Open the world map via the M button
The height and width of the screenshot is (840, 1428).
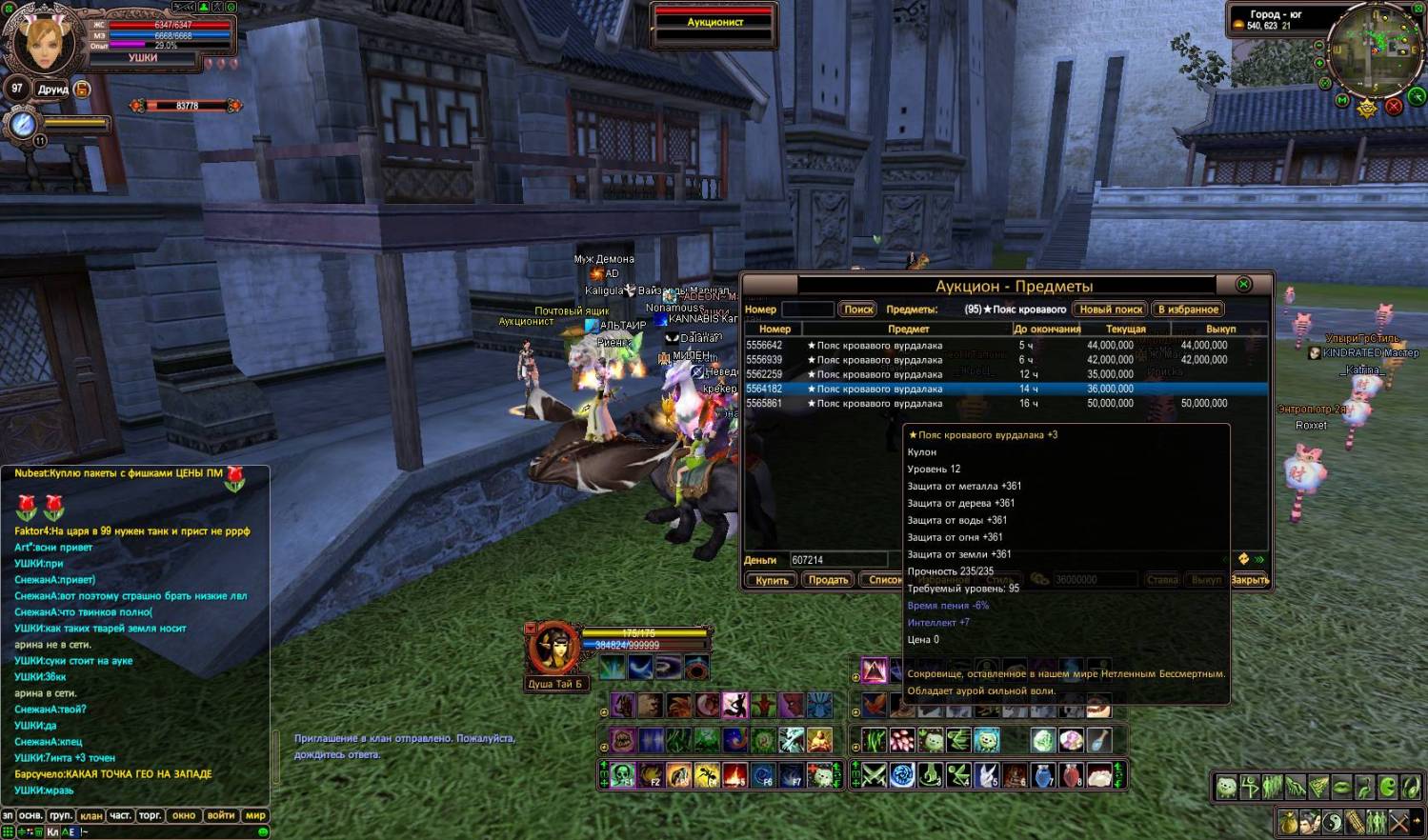[1342, 100]
